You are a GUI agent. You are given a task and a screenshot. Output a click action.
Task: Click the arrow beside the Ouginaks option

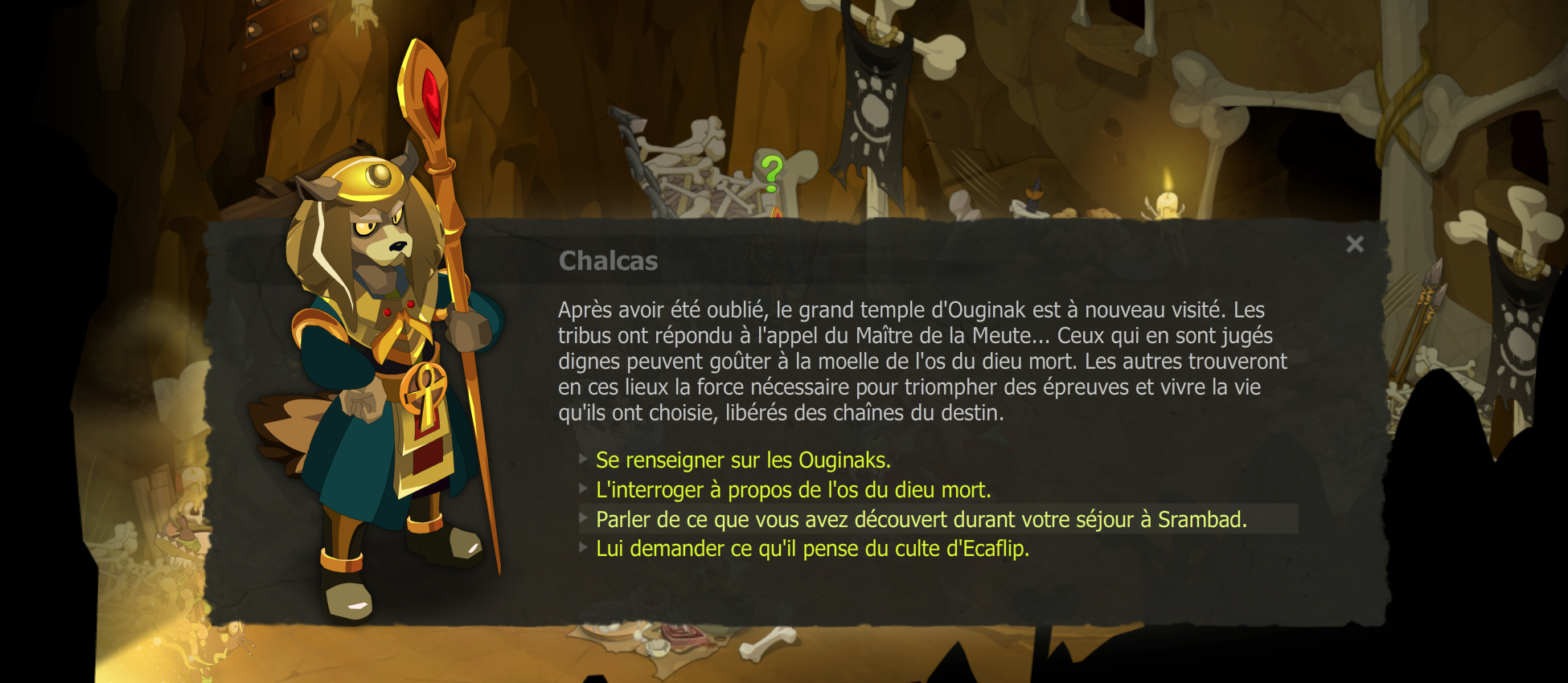click(583, 460)
